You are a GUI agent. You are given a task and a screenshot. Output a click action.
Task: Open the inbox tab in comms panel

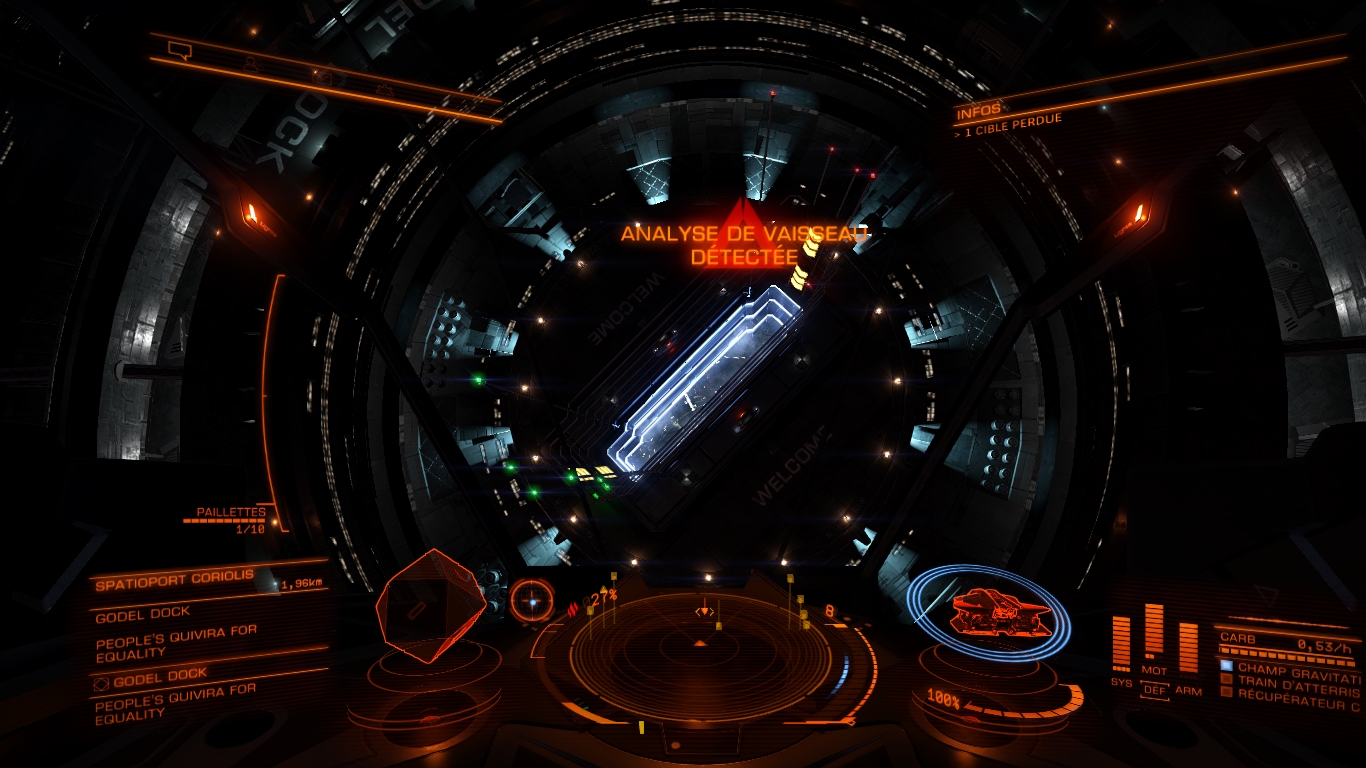click(x=320, y=76)
